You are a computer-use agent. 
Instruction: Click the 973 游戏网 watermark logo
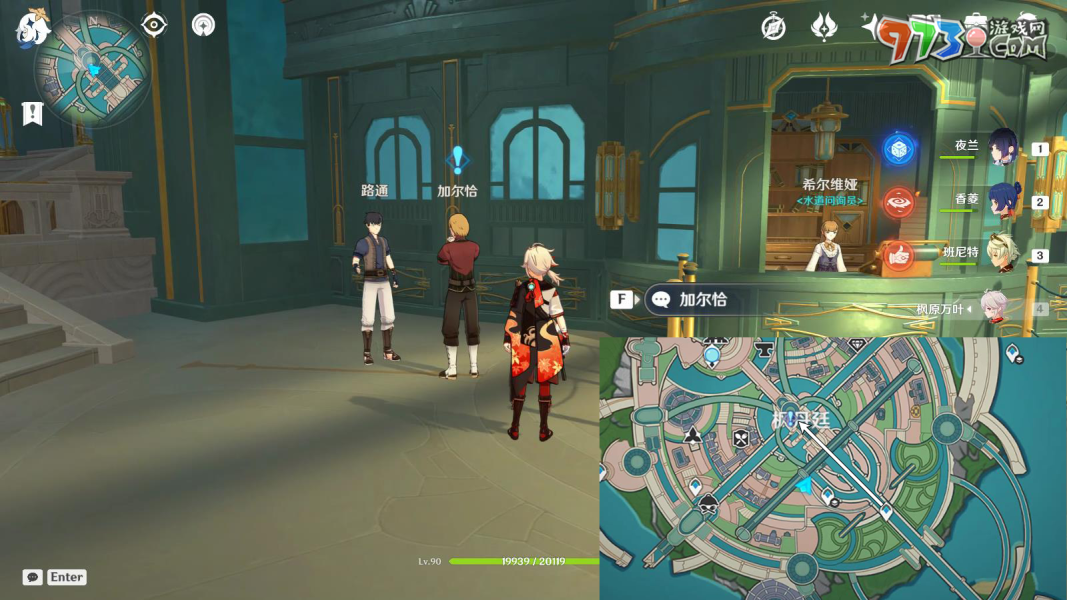click(x=962, y=37)
